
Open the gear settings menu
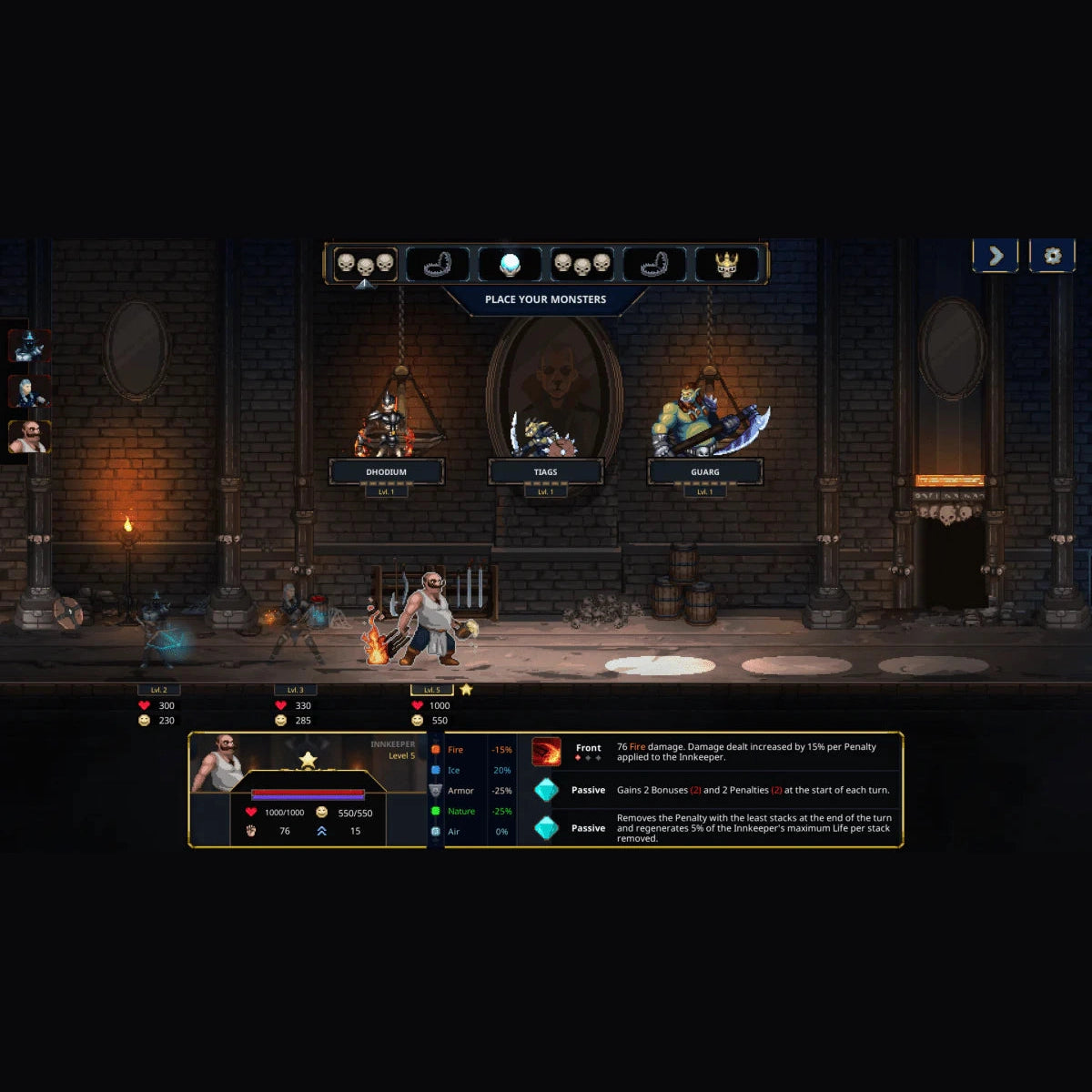pos(1052,256)
